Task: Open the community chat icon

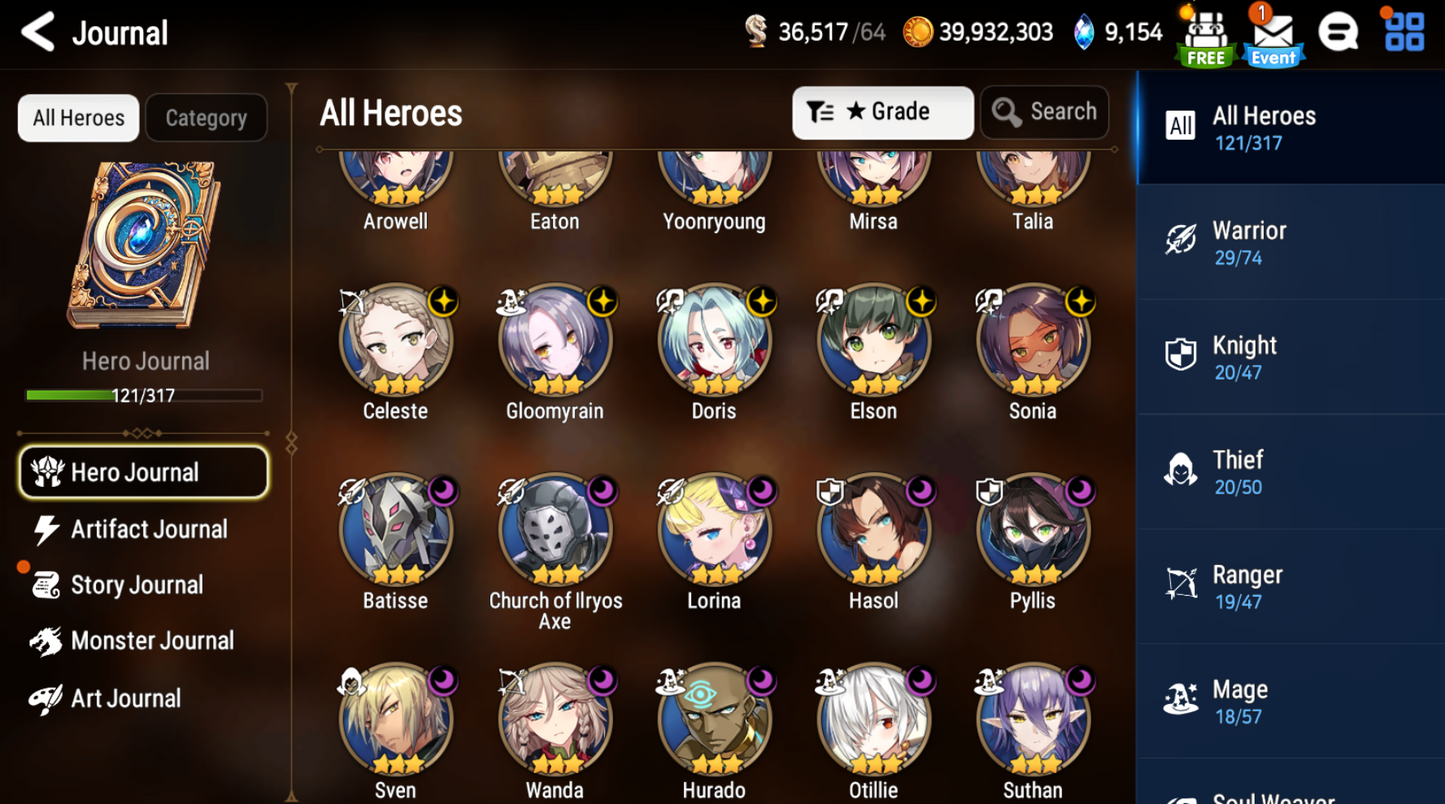Action: [1339, 32]
